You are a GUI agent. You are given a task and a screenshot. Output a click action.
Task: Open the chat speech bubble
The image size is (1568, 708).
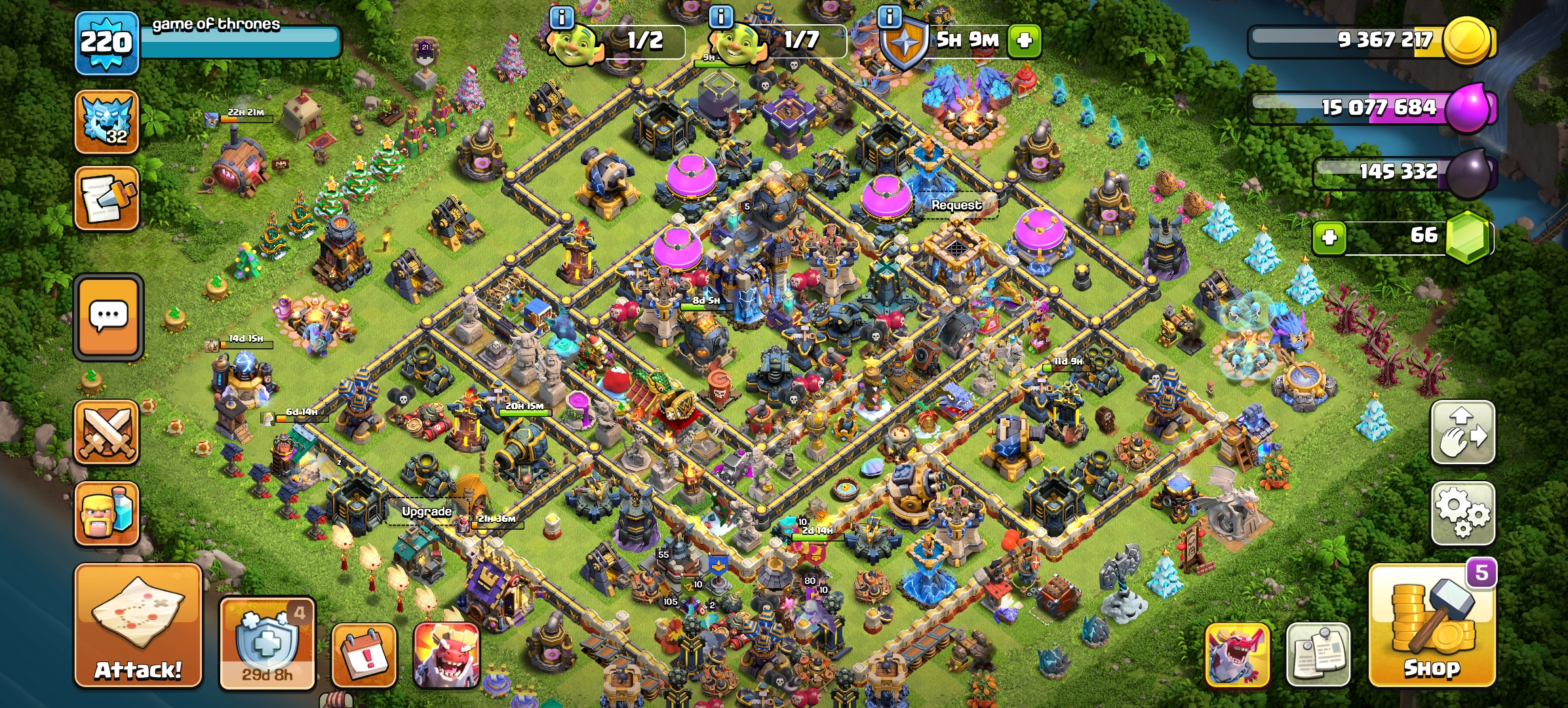pyautogui.click(x=108, y=317)
